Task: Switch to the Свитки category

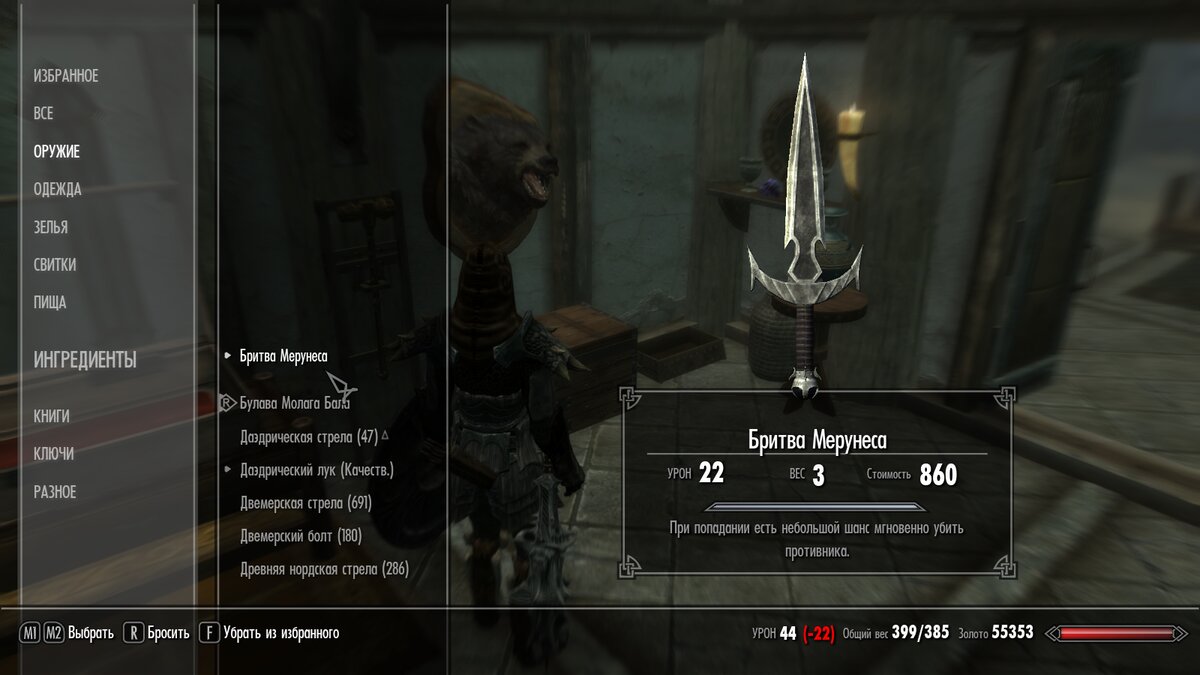Action: (55, 265)
